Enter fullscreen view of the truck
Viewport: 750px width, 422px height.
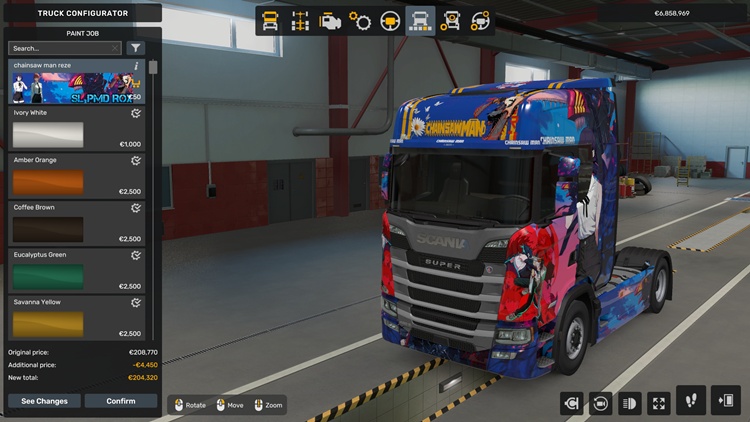coord(659,403)
